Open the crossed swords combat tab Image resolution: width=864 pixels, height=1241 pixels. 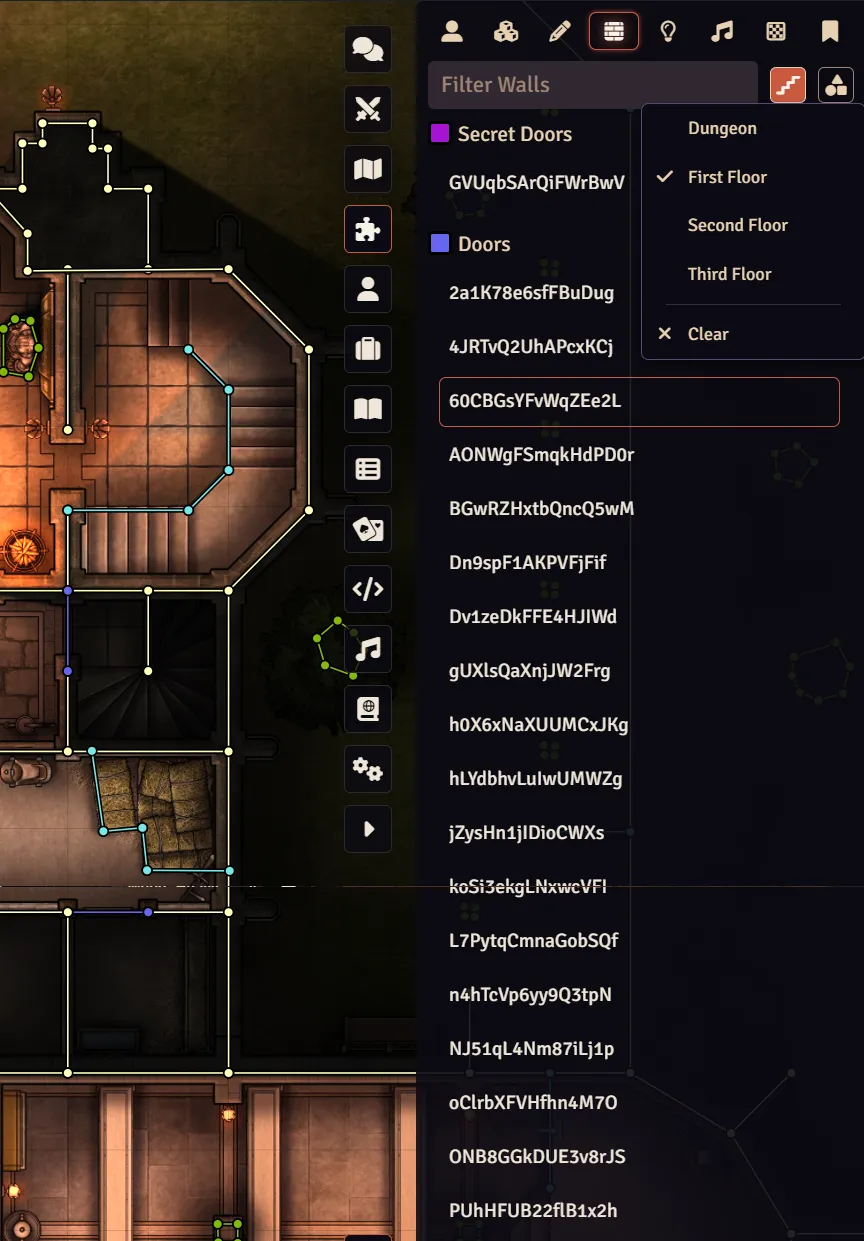click(368, 109)
